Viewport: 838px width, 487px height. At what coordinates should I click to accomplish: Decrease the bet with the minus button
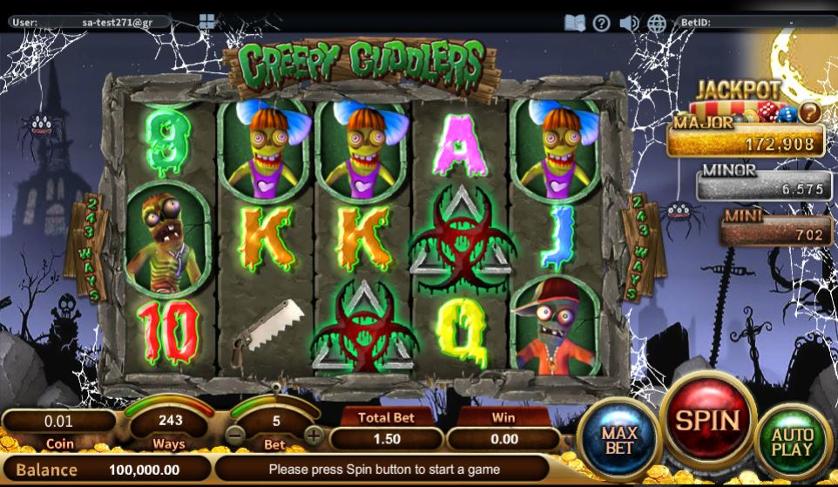click(235, 436)
